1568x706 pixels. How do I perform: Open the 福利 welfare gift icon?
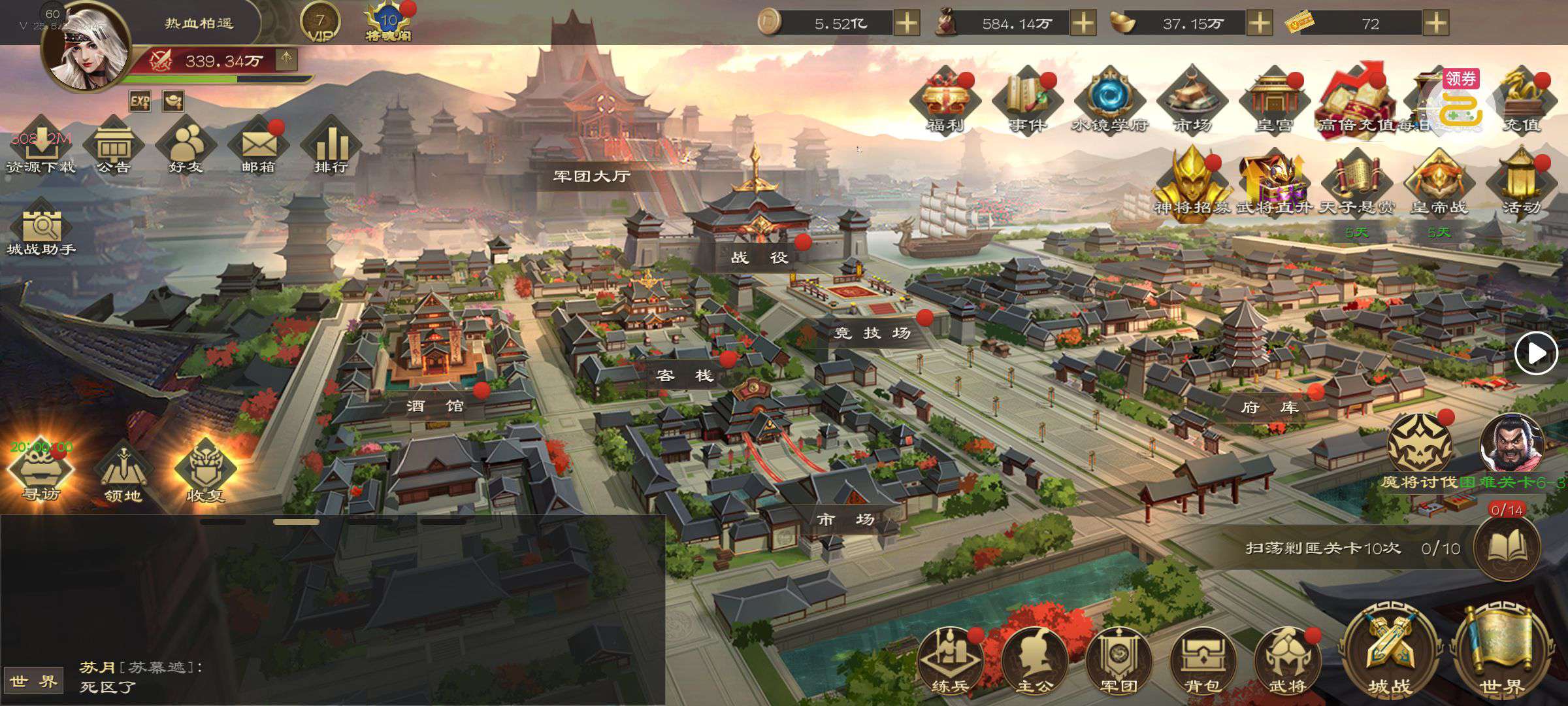point(945,101)
